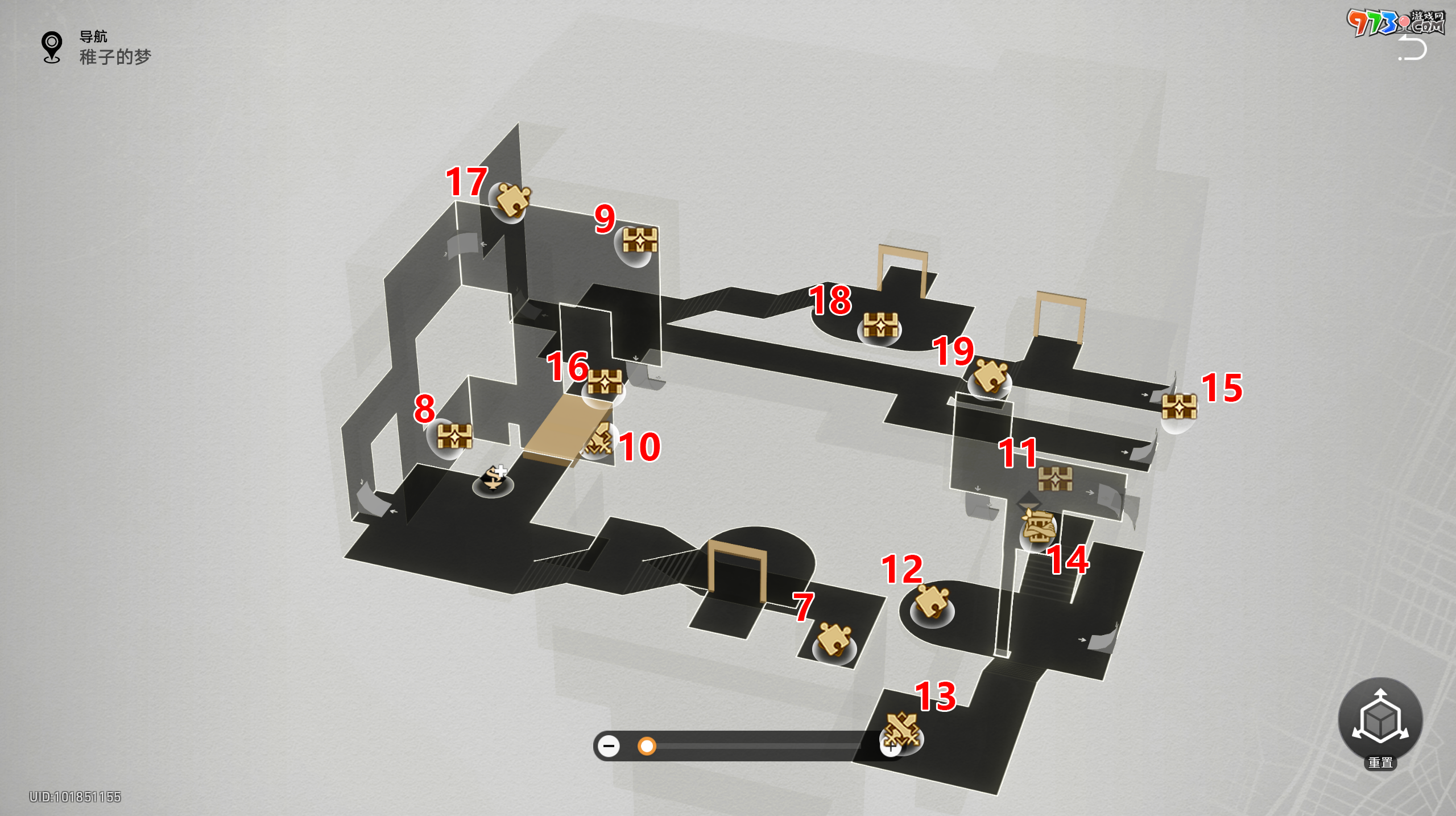The width and height of the screenshot is (1456, 816).
Task: Open the 导航 navigation location pin
Action: [x=52, y=47]
